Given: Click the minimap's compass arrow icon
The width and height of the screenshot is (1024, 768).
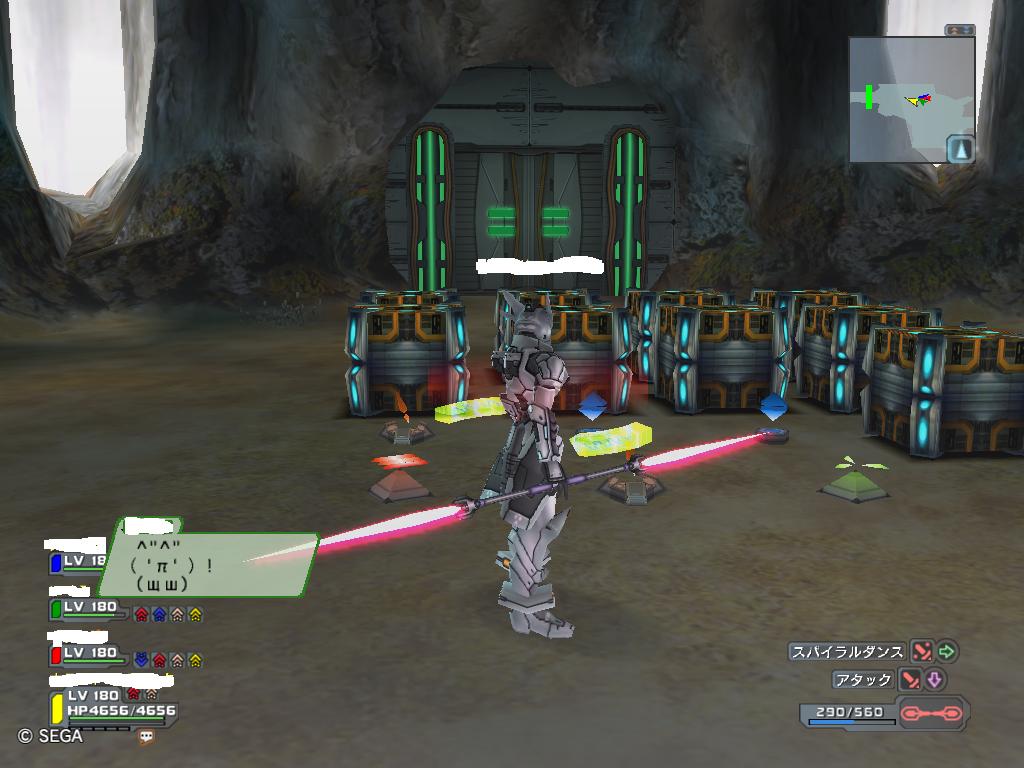Looking at the screenshot, I should pos(960,149).
